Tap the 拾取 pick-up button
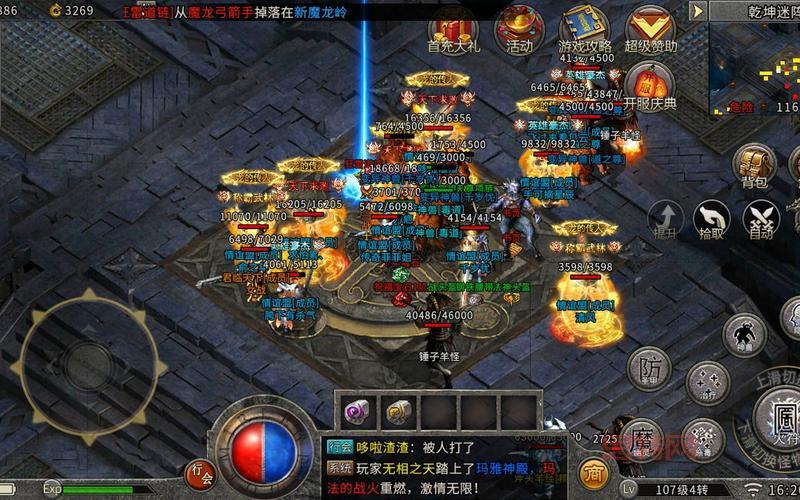Viewport: 800px width, 500px height. (x=711, y=220)
